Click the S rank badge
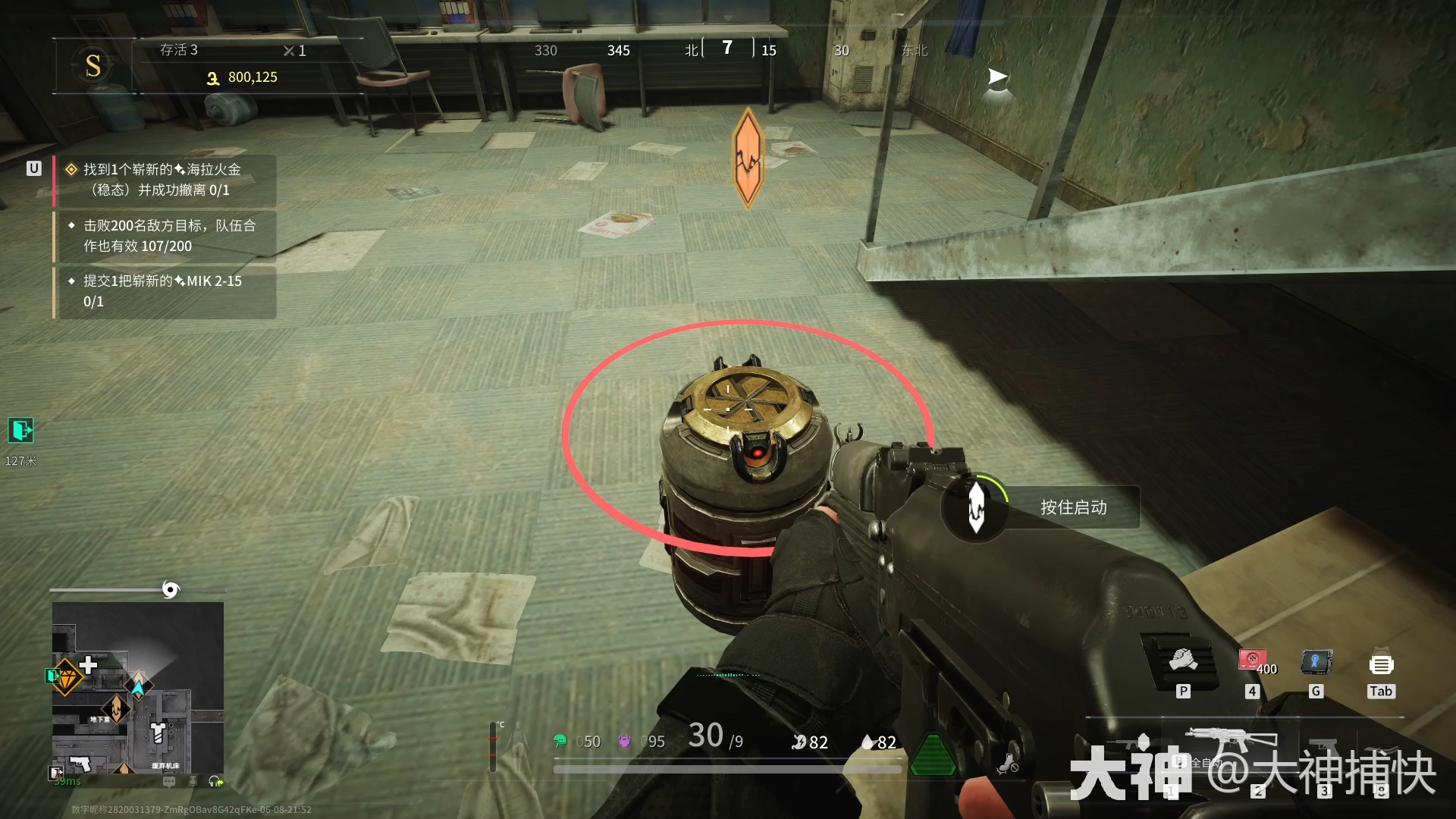 [x=93, y=66]
